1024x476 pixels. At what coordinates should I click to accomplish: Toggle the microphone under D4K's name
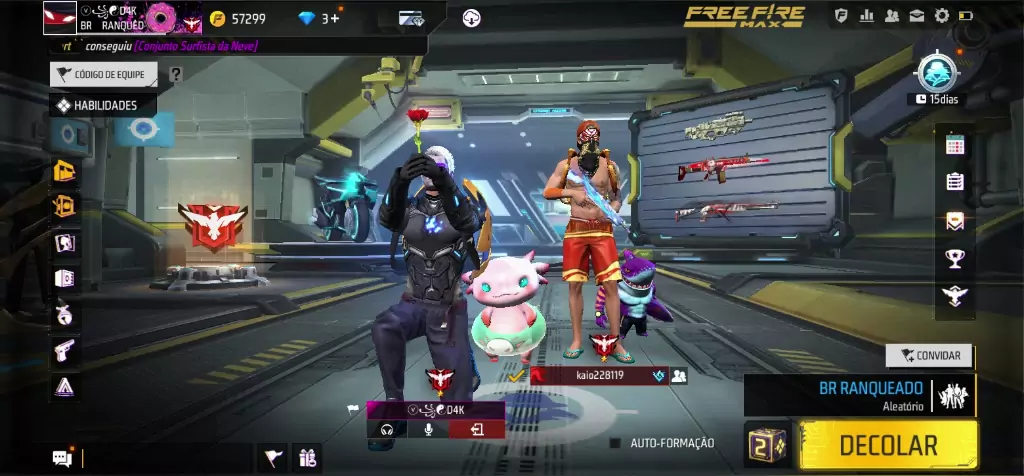[428, 429]
